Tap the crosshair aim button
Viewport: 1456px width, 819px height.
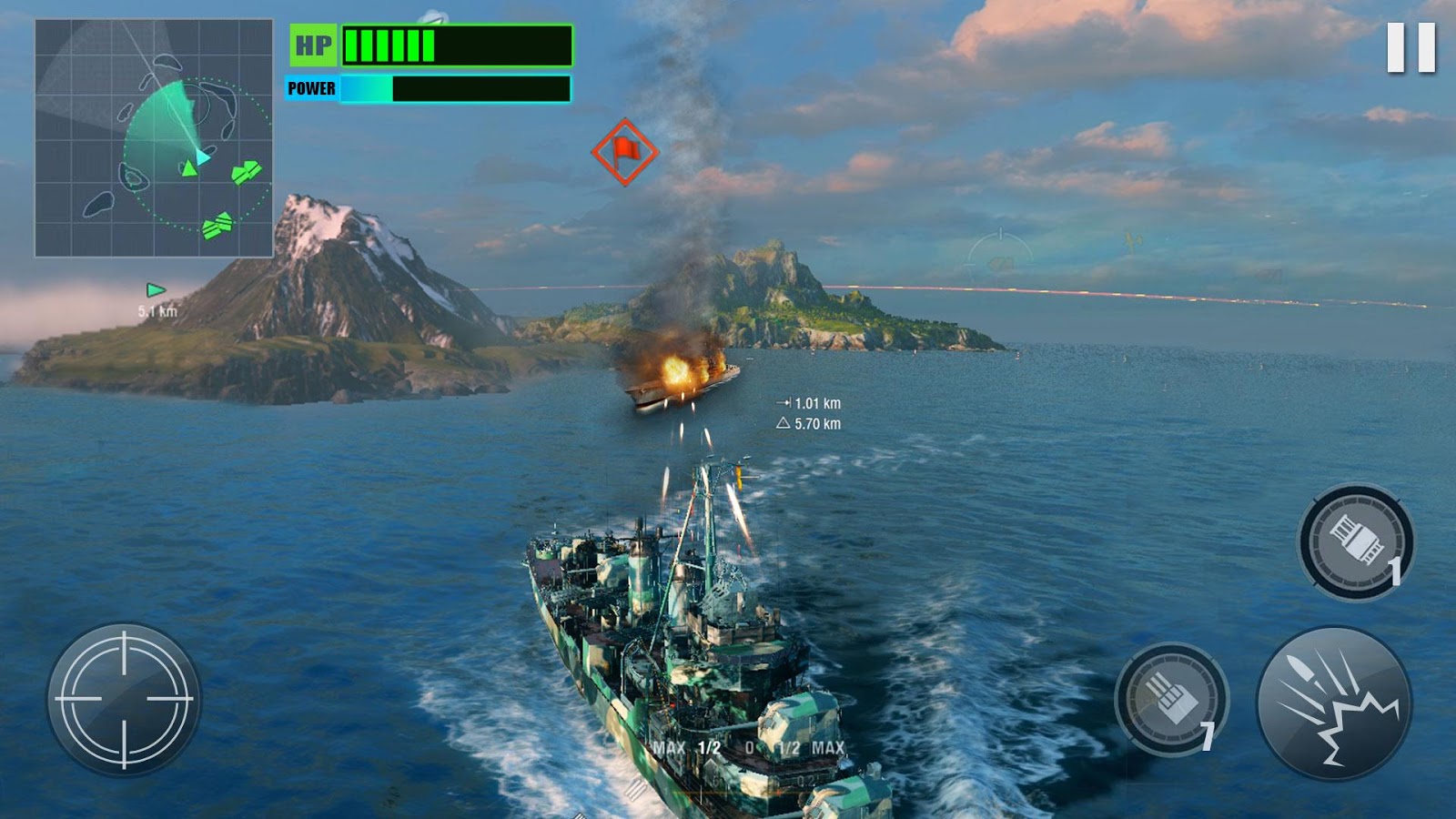click(125, 699)
